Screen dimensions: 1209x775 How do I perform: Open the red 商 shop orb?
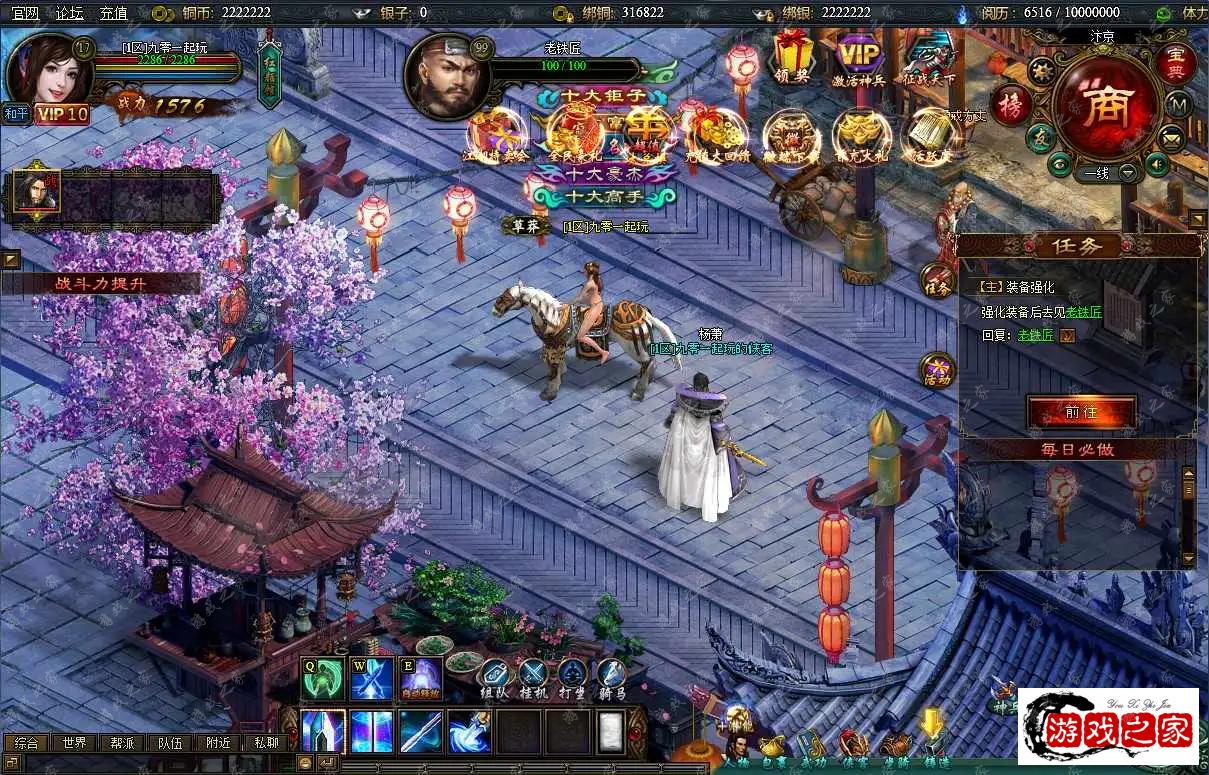click(x=1105, y=104)
